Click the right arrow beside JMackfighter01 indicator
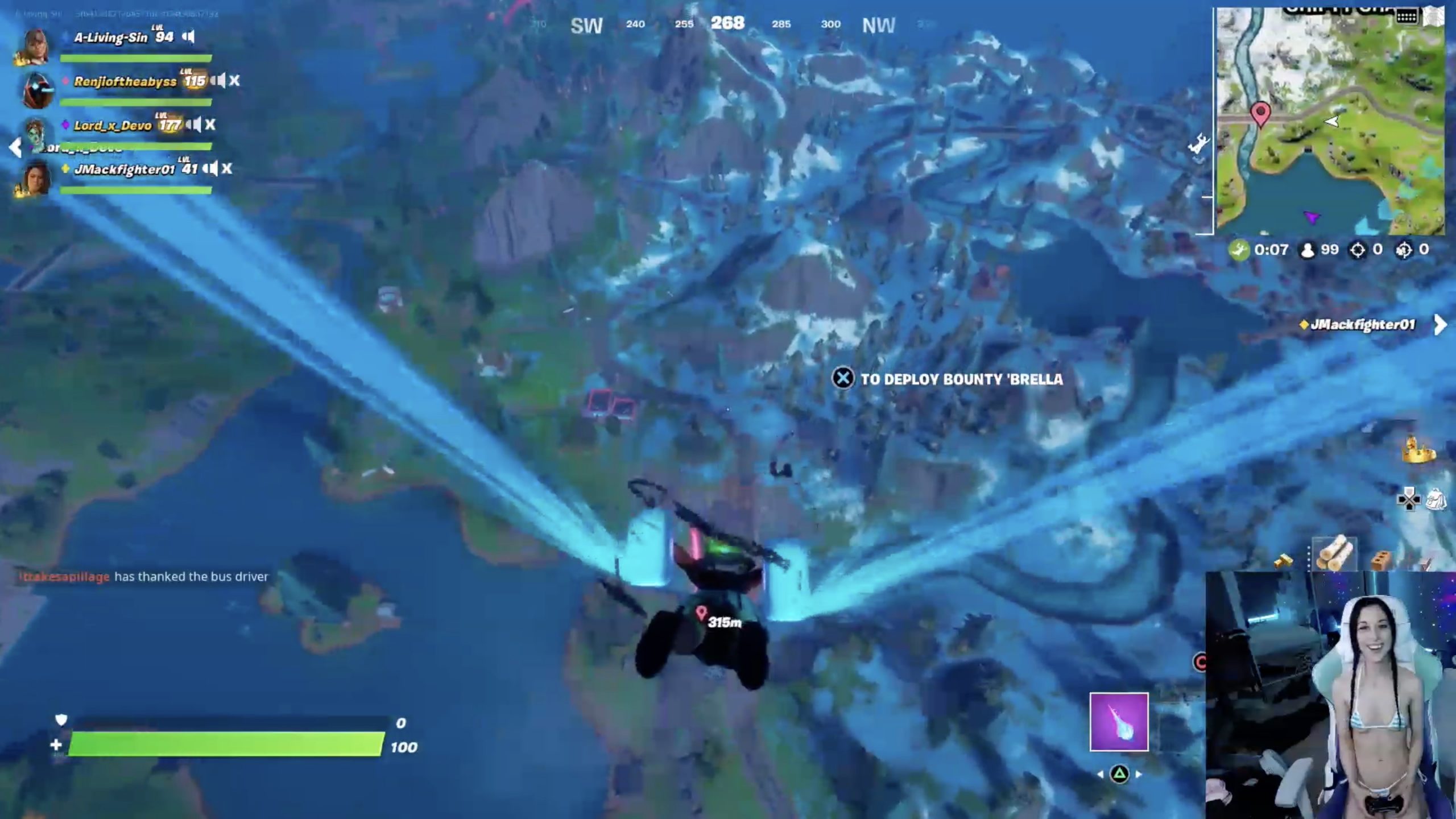The width and height of the screenshot is (1456, 819). coord(1441,325)
